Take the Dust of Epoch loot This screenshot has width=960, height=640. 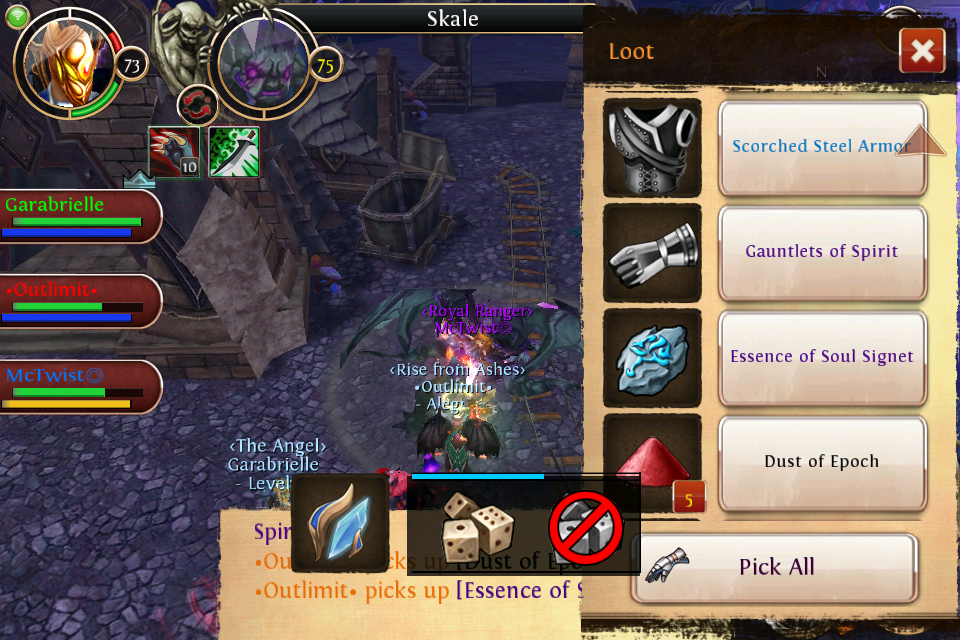pyautogui.click(x=822, y=462)
